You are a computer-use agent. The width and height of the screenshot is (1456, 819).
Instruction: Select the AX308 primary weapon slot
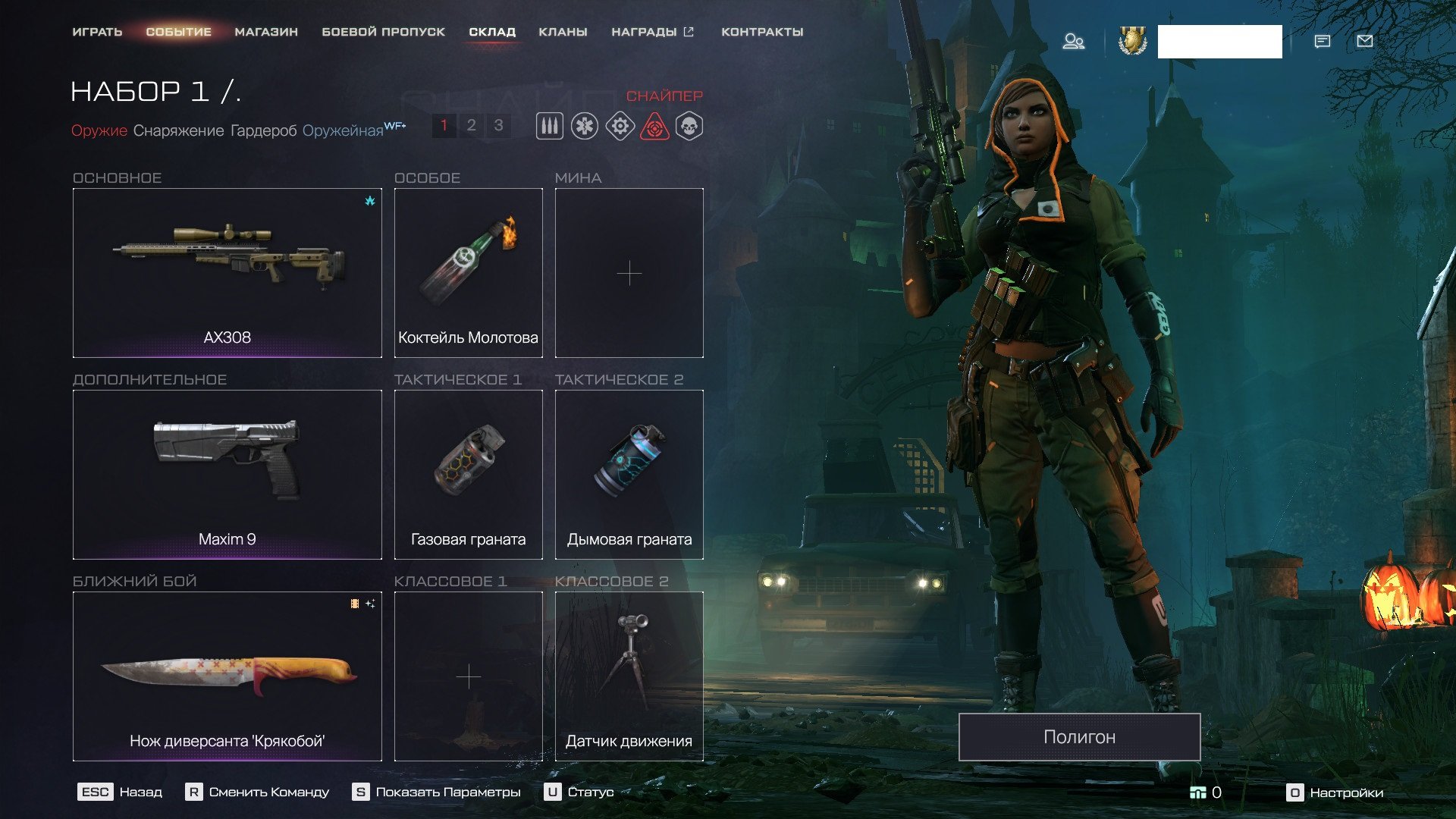click(227, 272)
